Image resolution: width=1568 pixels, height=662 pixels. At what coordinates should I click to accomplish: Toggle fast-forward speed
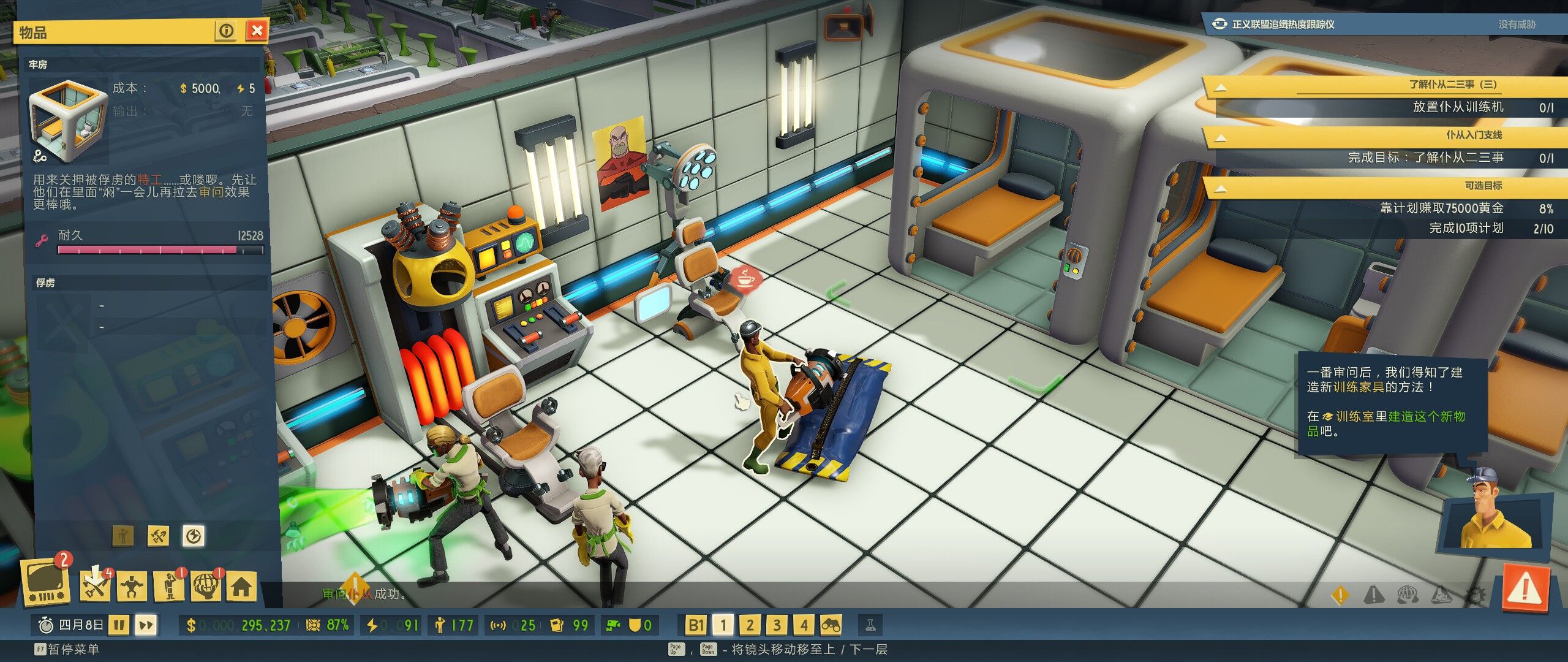coord(146,625)
